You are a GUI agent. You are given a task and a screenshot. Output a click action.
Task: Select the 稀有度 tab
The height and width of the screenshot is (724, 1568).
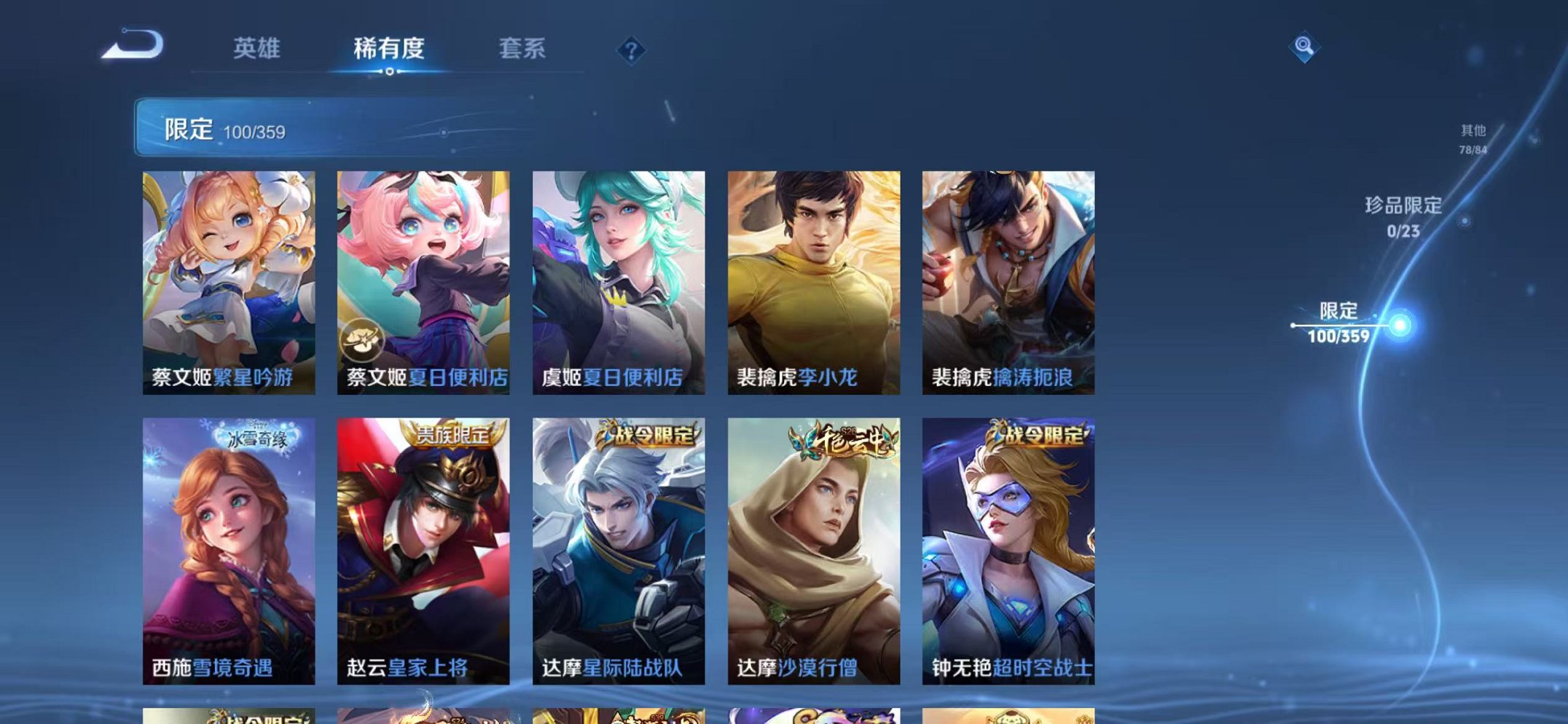pos(389,47)
